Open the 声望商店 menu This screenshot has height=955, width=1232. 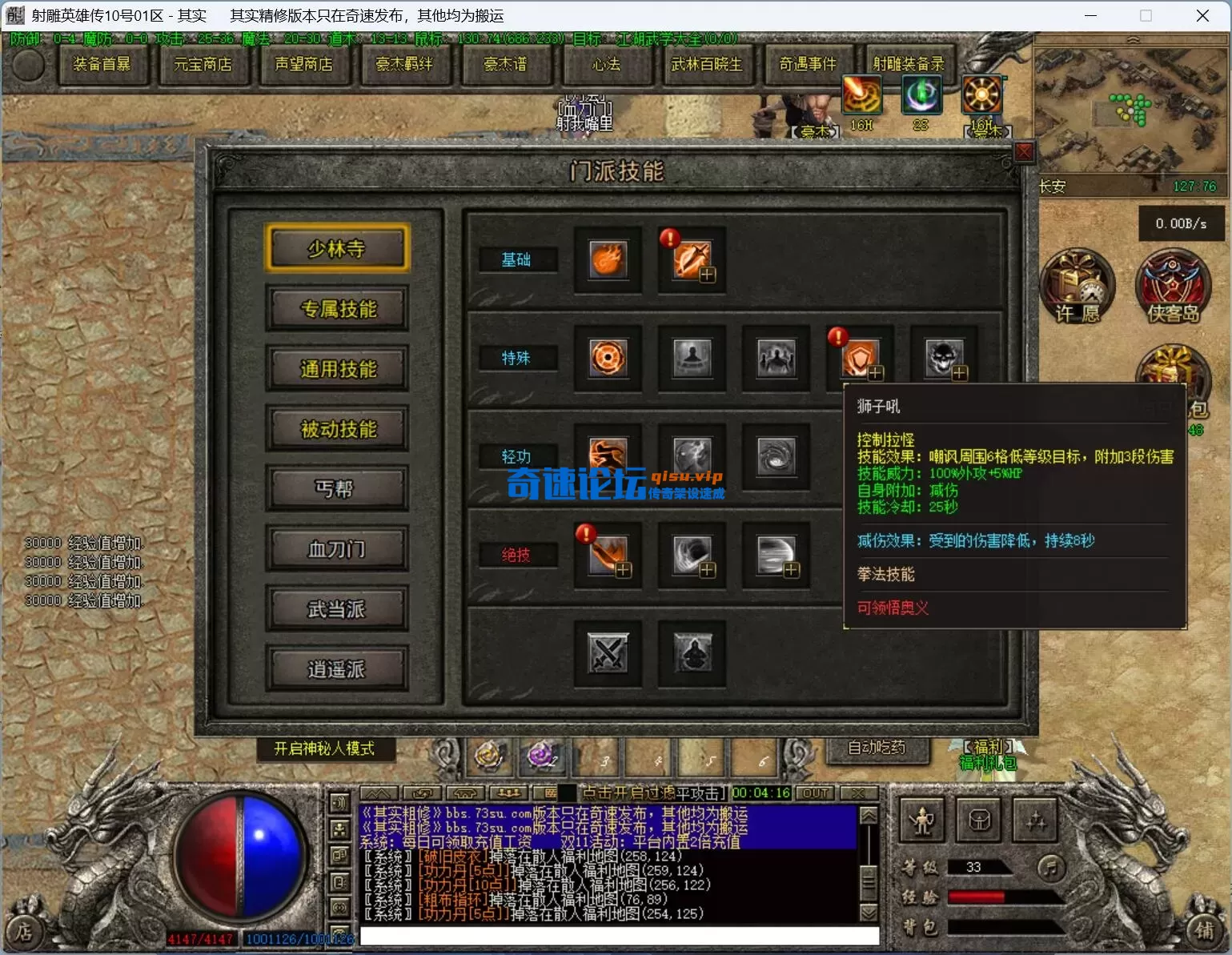303,64
